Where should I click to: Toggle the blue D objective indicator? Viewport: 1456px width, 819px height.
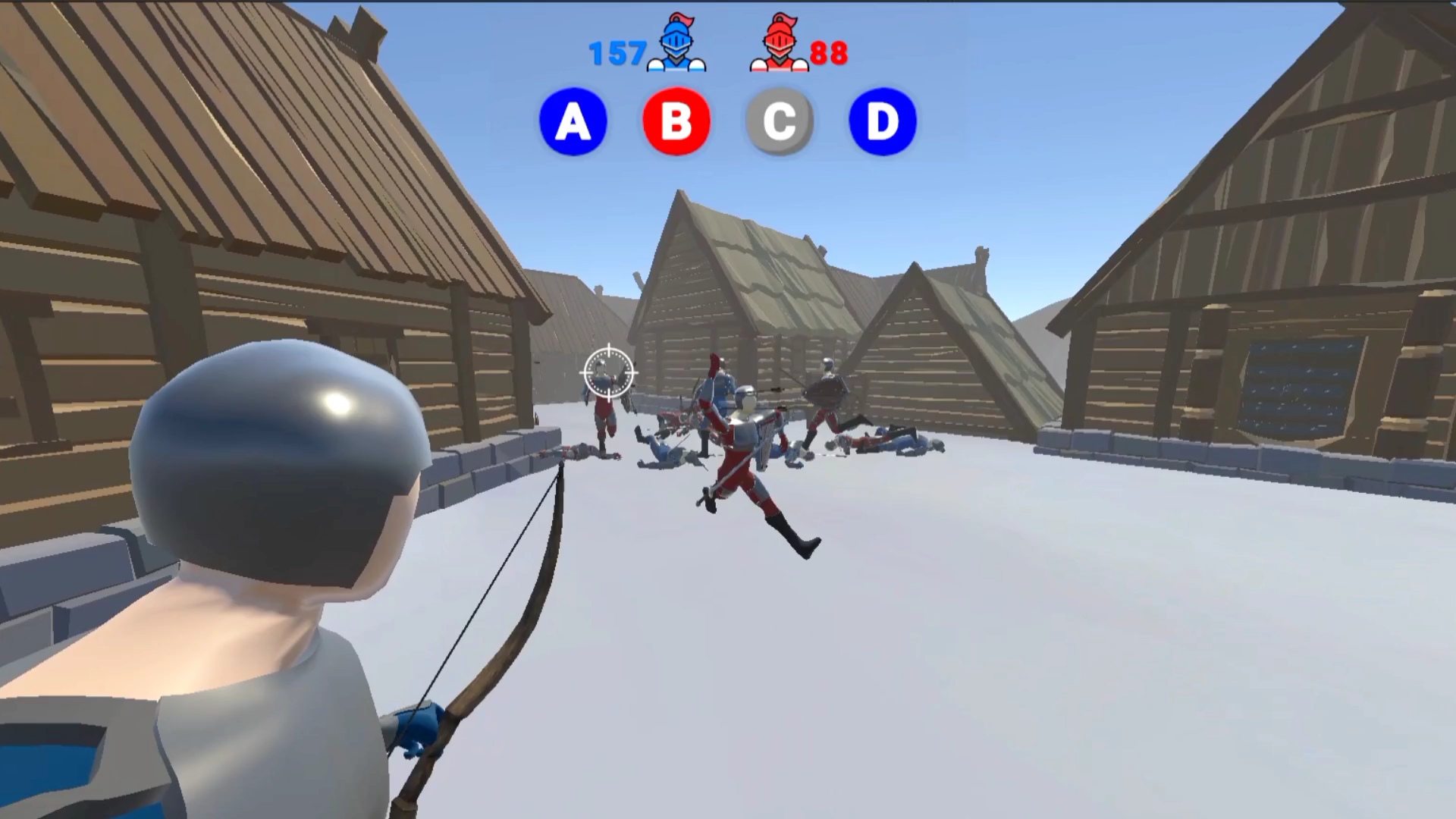880,121
